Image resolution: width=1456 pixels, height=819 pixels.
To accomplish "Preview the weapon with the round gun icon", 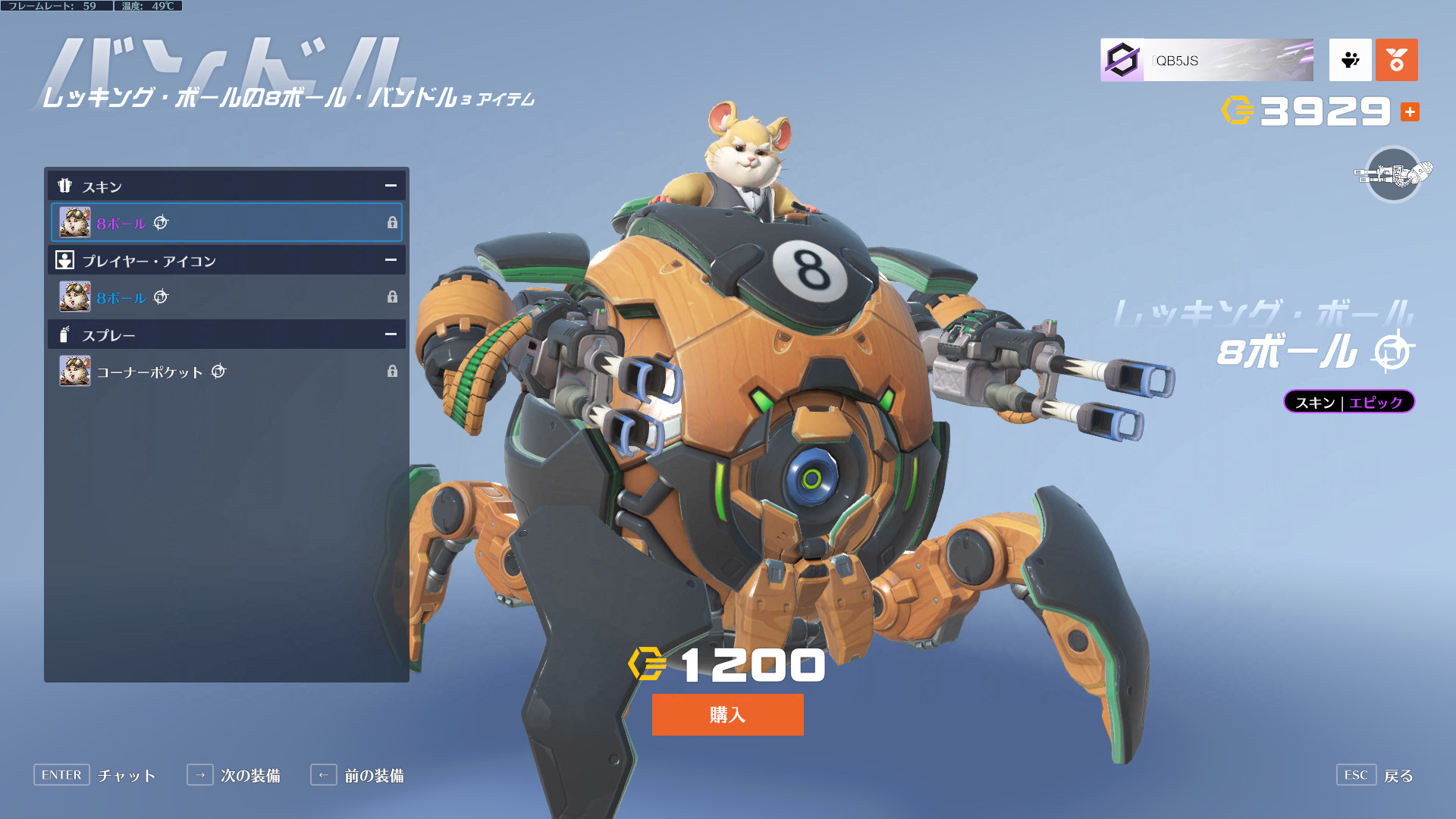I will coord(1393,174).
